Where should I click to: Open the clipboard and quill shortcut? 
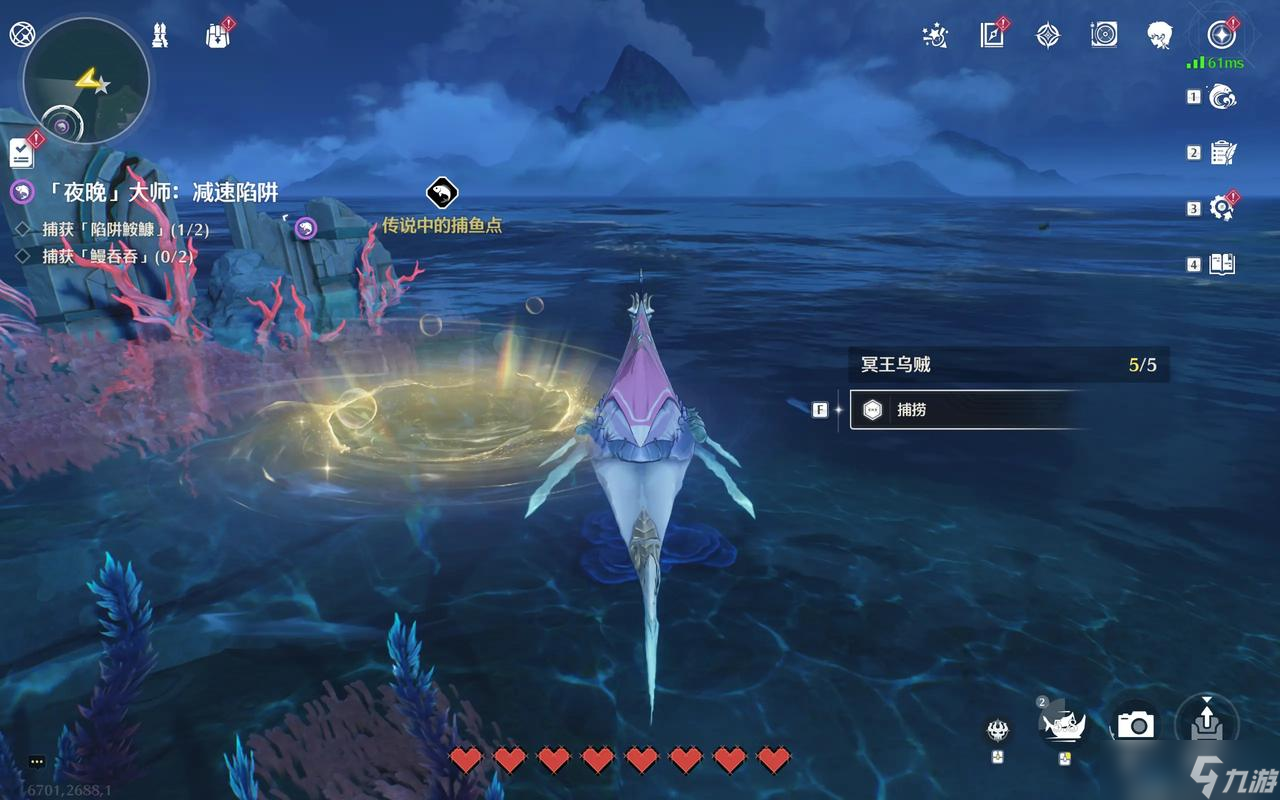click(1222, 153)
